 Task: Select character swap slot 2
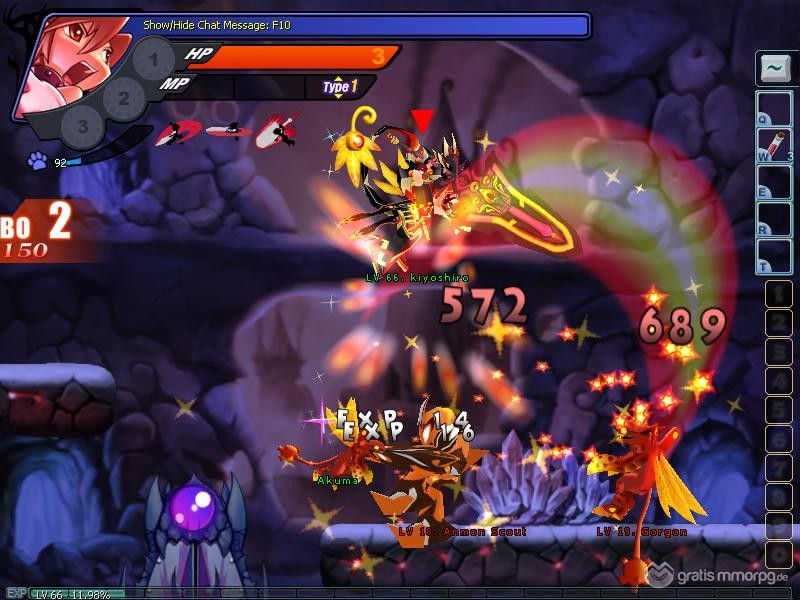tap(124, 97)
